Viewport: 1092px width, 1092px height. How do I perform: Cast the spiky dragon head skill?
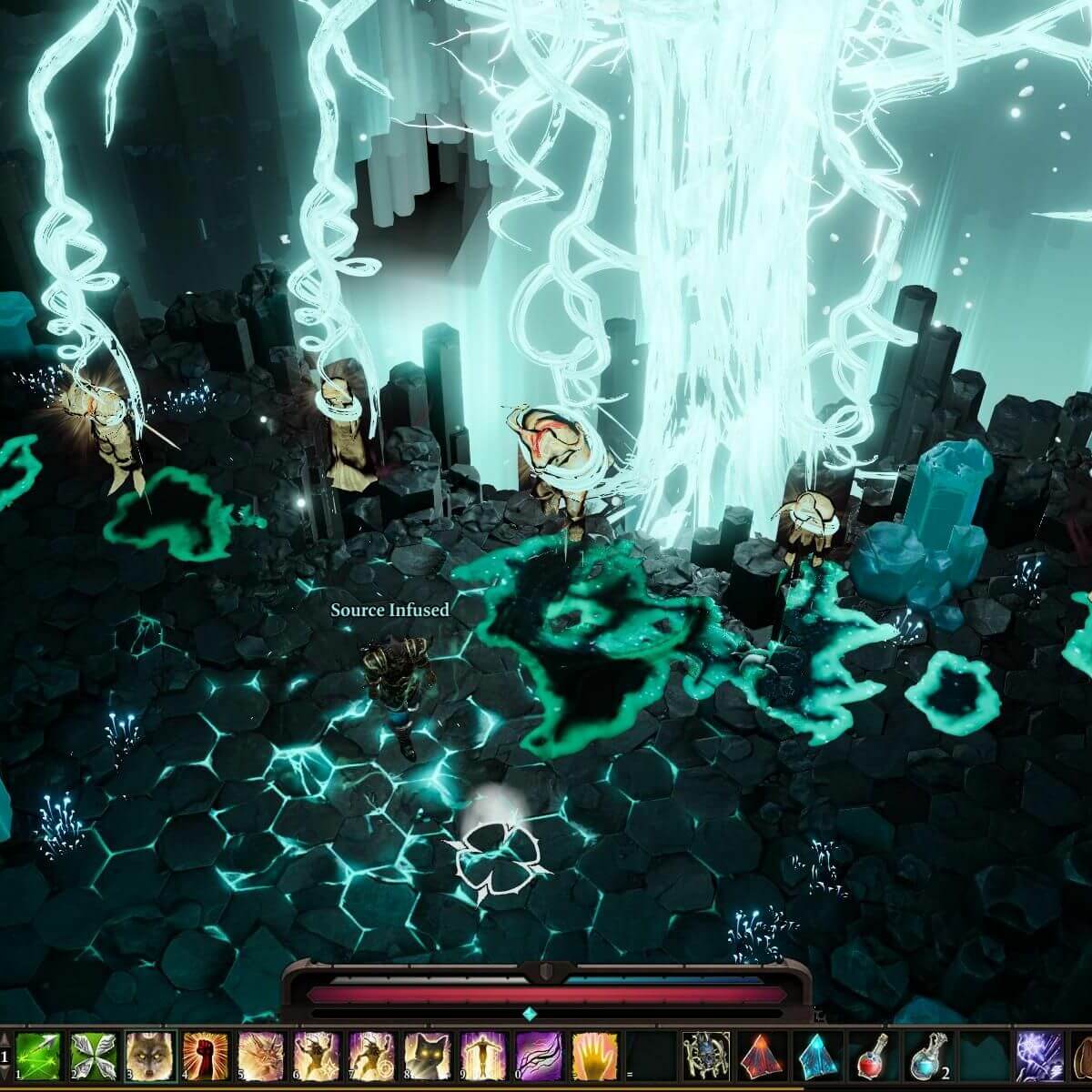pyautogui.click(x=260, y=1056)
